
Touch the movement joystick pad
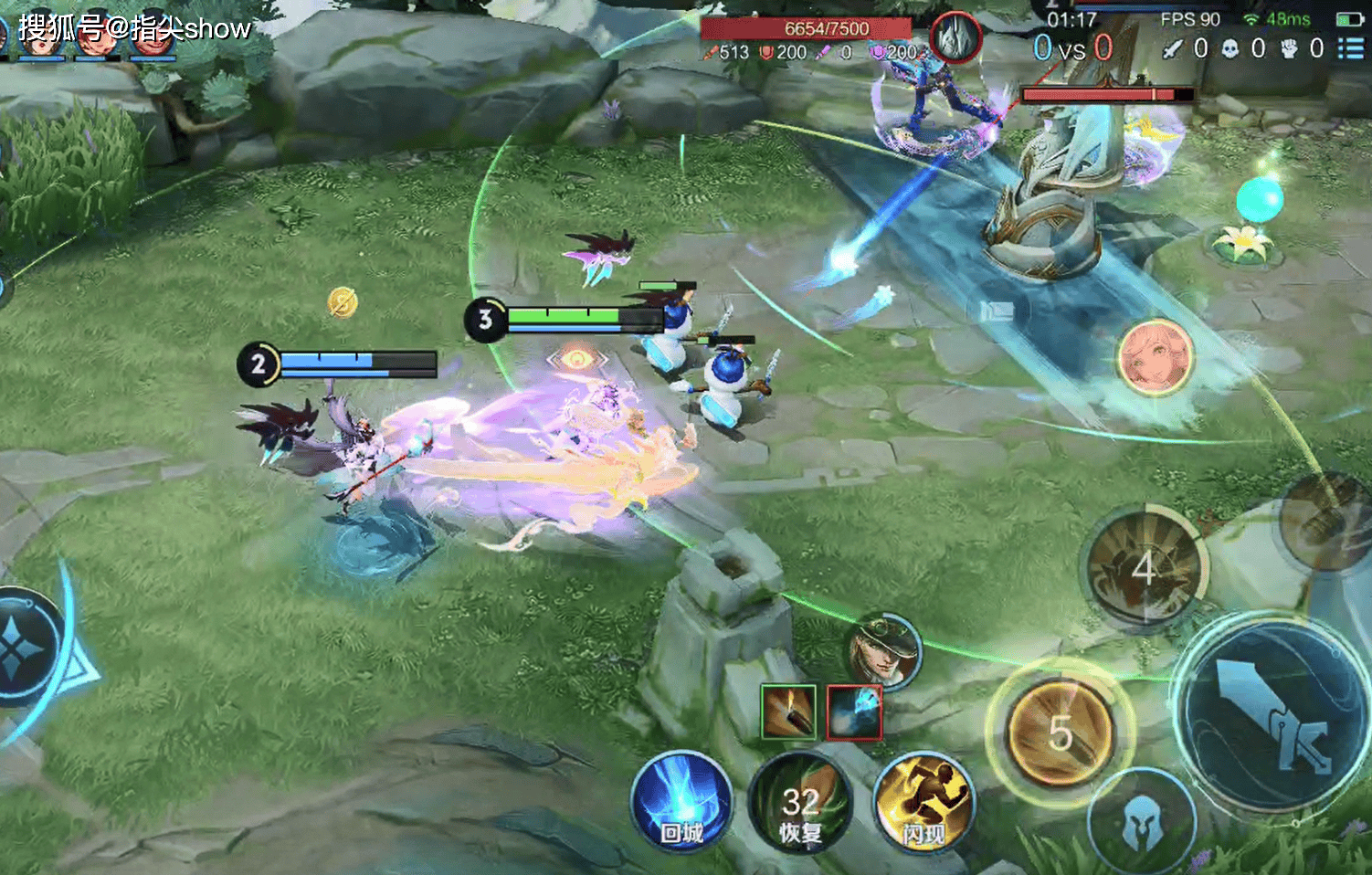23,648
